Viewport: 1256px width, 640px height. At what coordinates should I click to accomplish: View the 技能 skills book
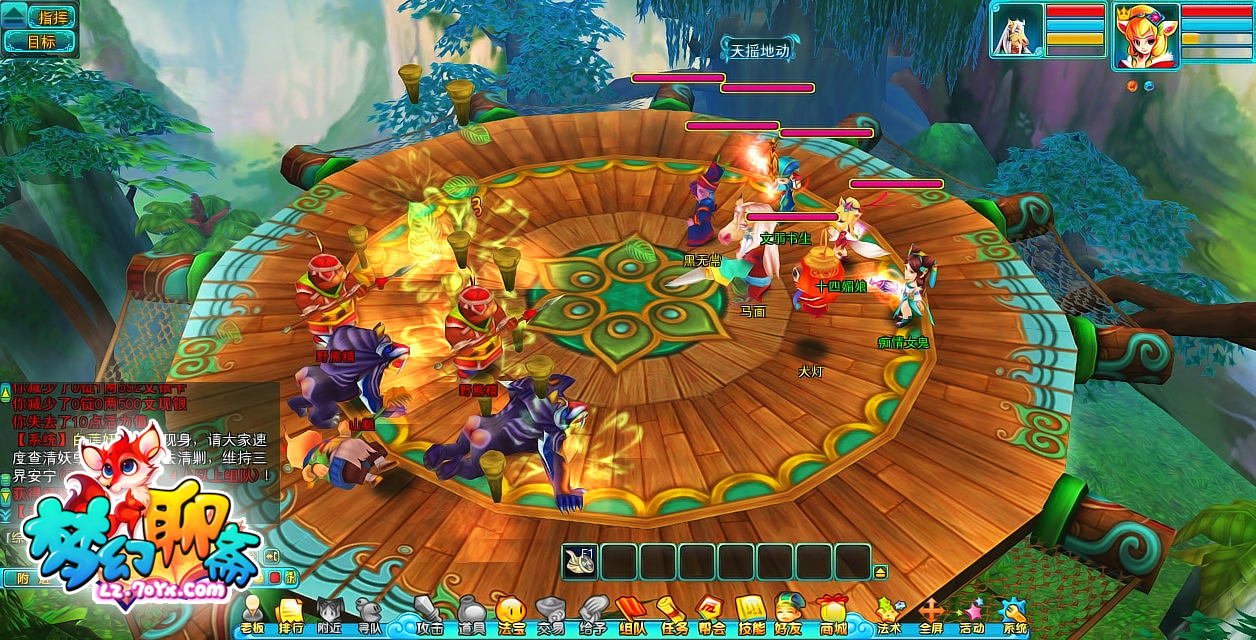tap(751, 612)
